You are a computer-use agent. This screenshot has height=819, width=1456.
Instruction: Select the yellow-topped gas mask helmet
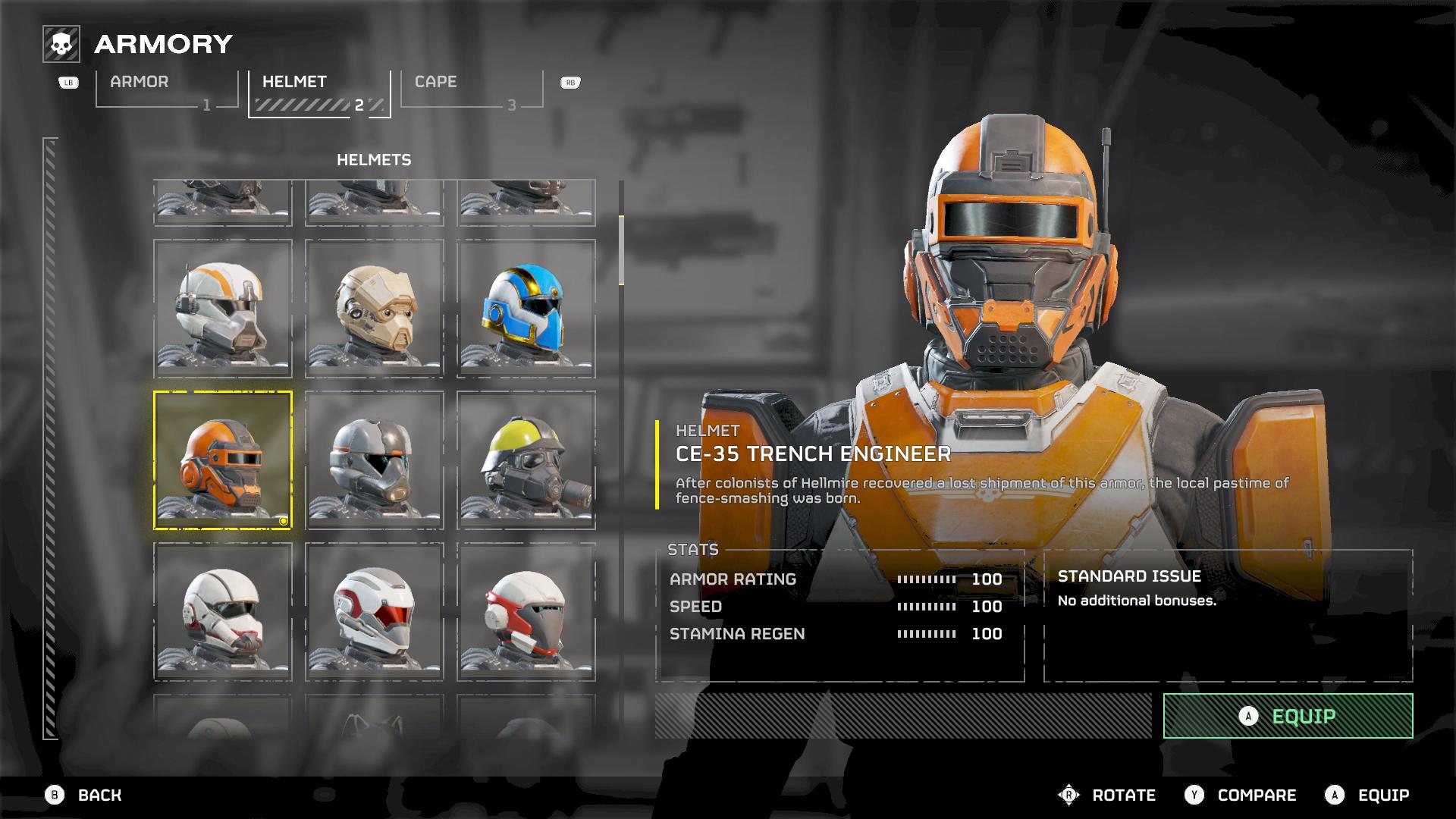(526, 460)
